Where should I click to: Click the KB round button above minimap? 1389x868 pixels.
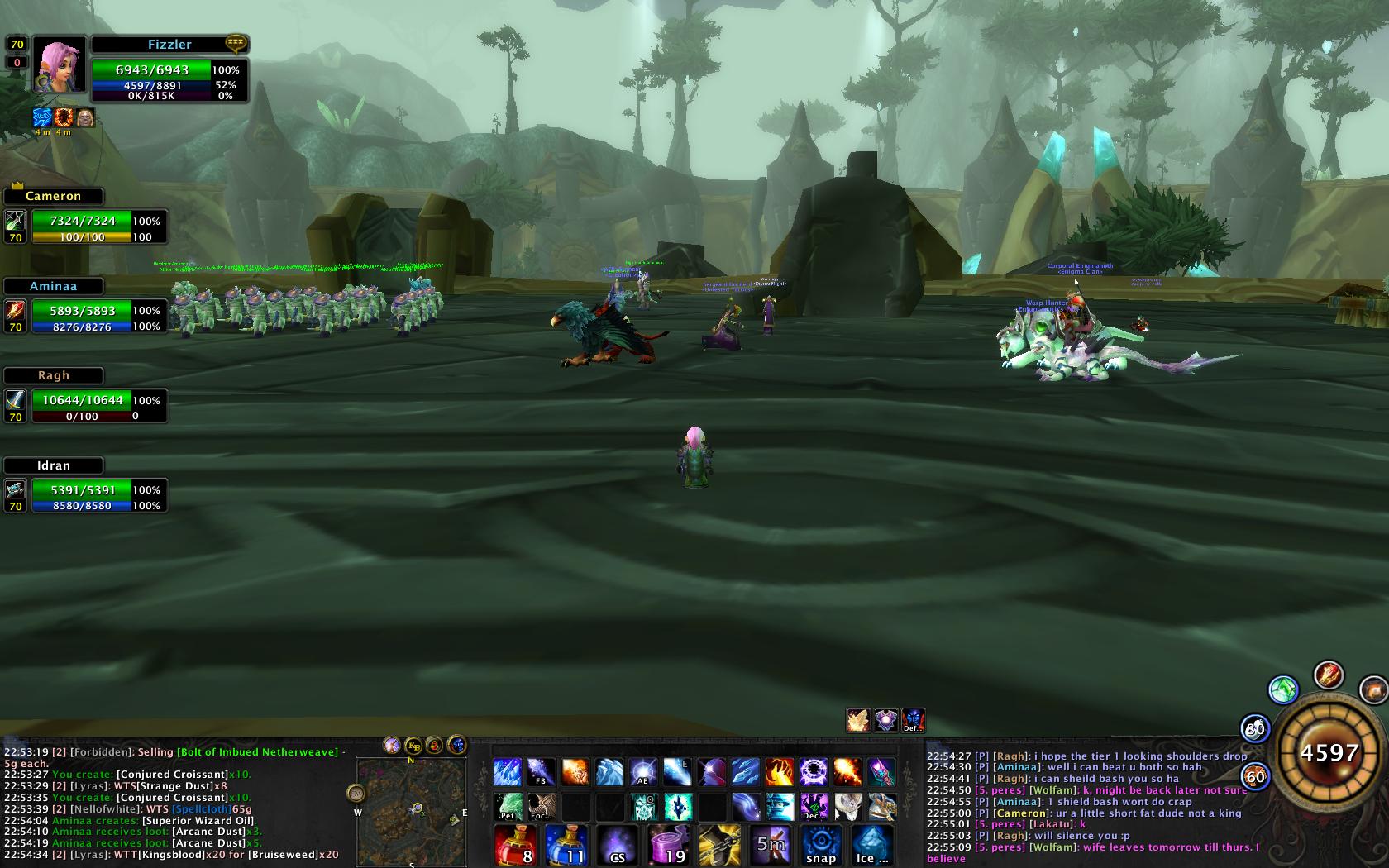(x=413, y=746)
